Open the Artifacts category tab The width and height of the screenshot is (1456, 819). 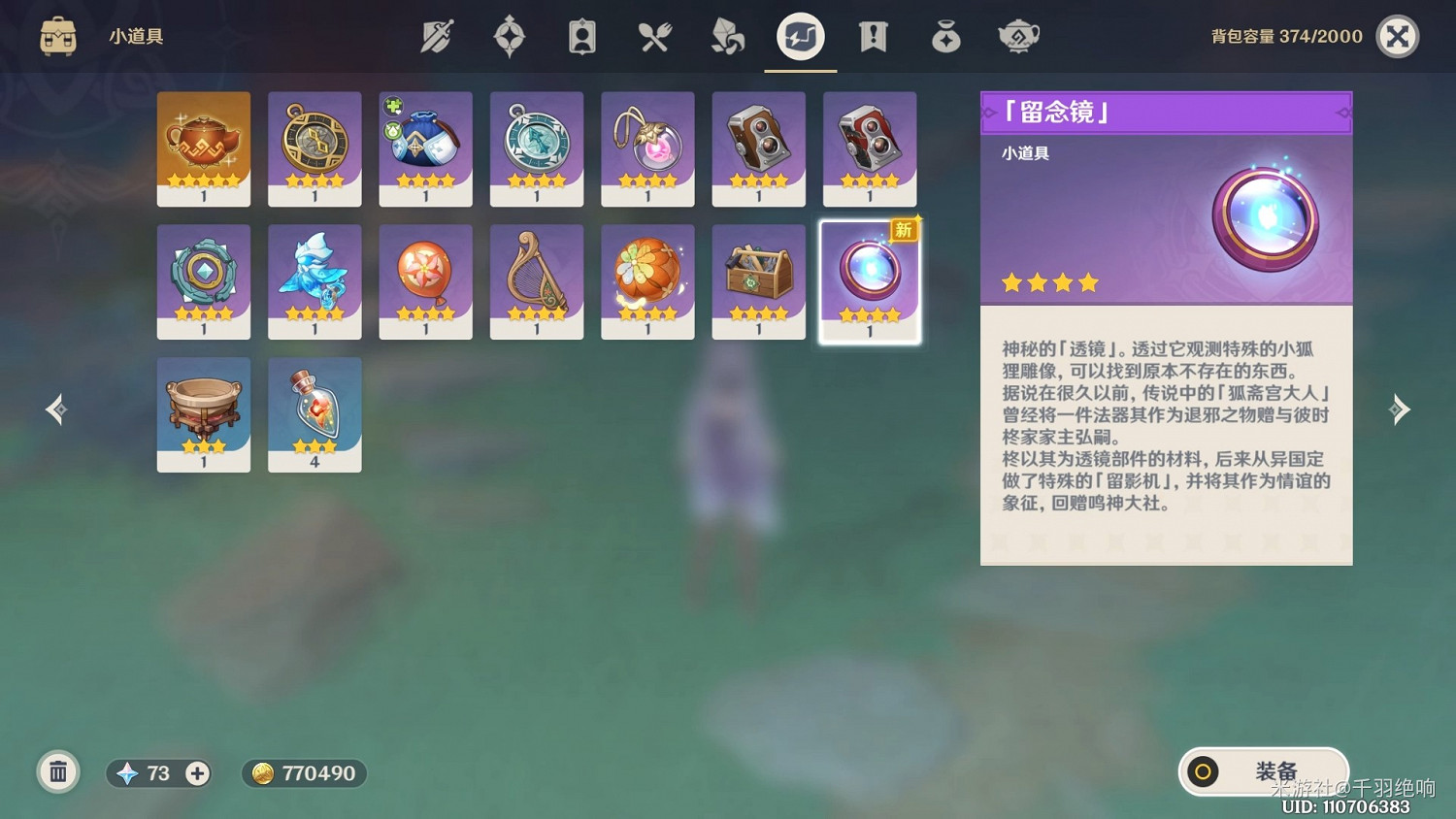tap(509, 36)
